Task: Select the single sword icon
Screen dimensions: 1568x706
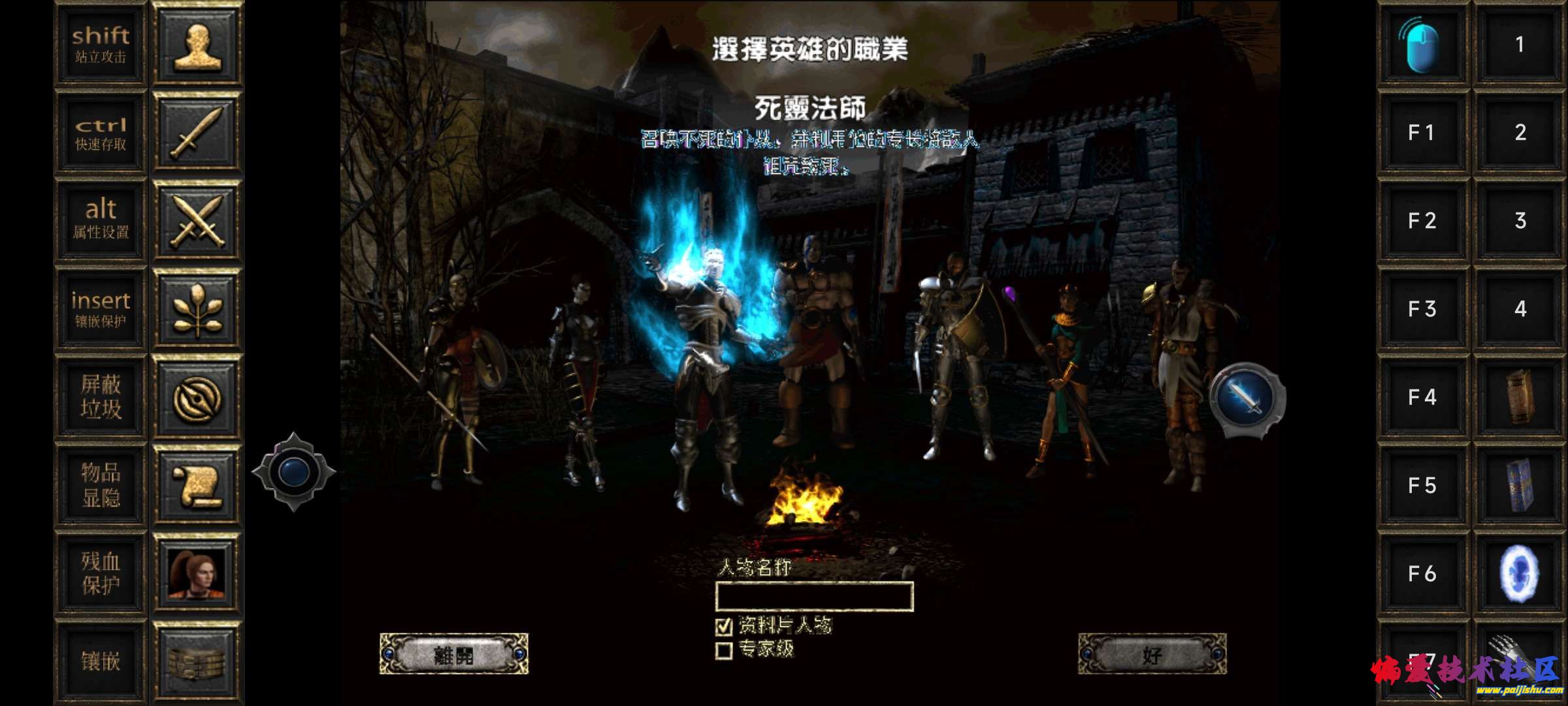Action: pyautogui.click(x=197, y=133)
